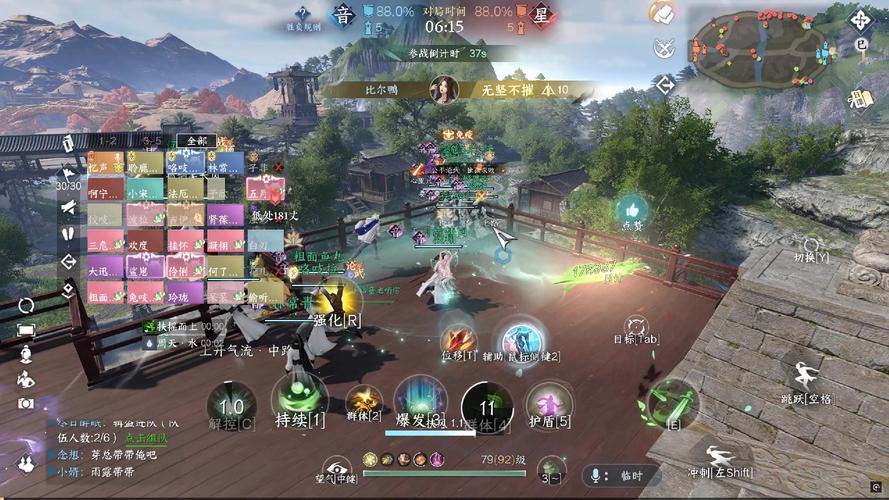The image size is (889, 500).
Task: Activate the 解控 skill on cooldown
Action: pyautogui.click(x=231, y=406)
